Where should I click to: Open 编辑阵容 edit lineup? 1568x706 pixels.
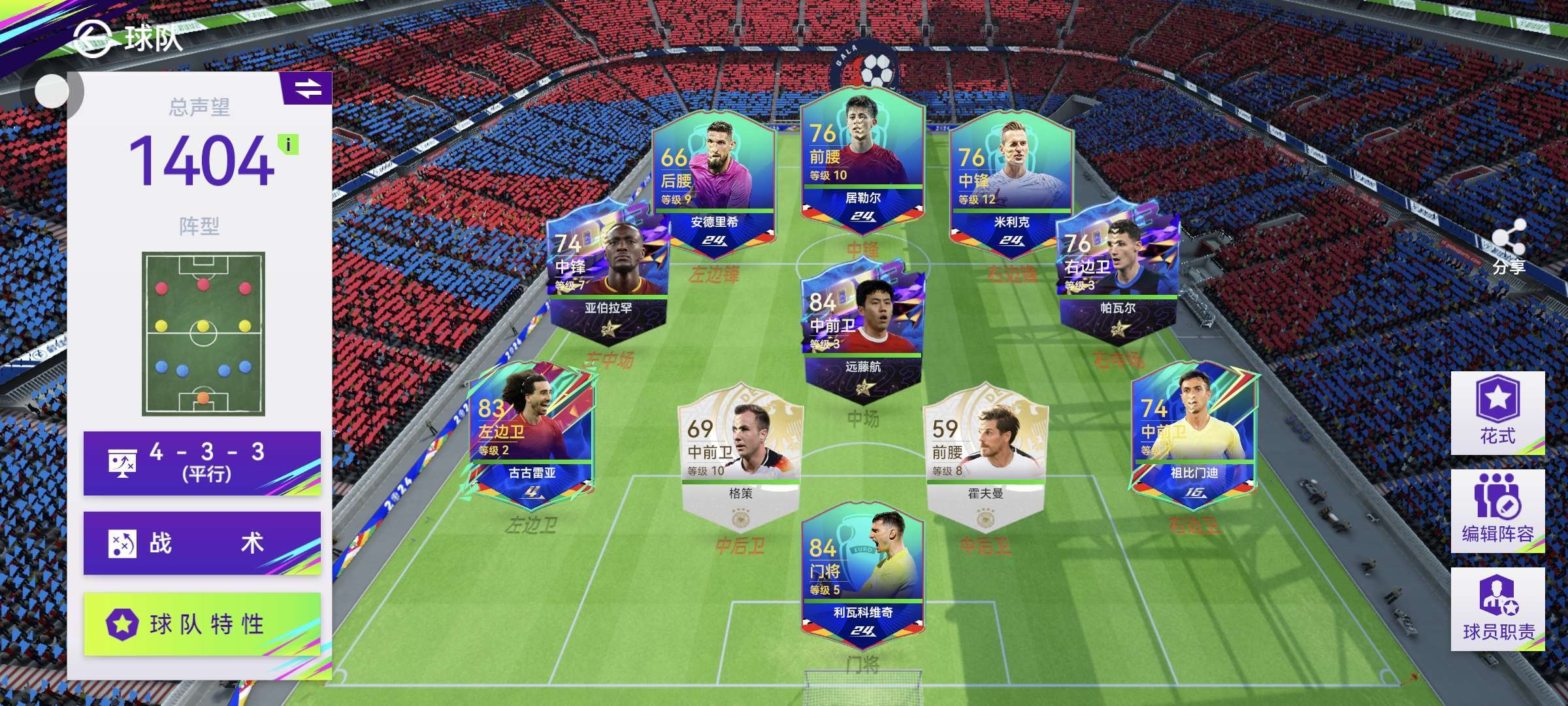tap(1497, 511)
